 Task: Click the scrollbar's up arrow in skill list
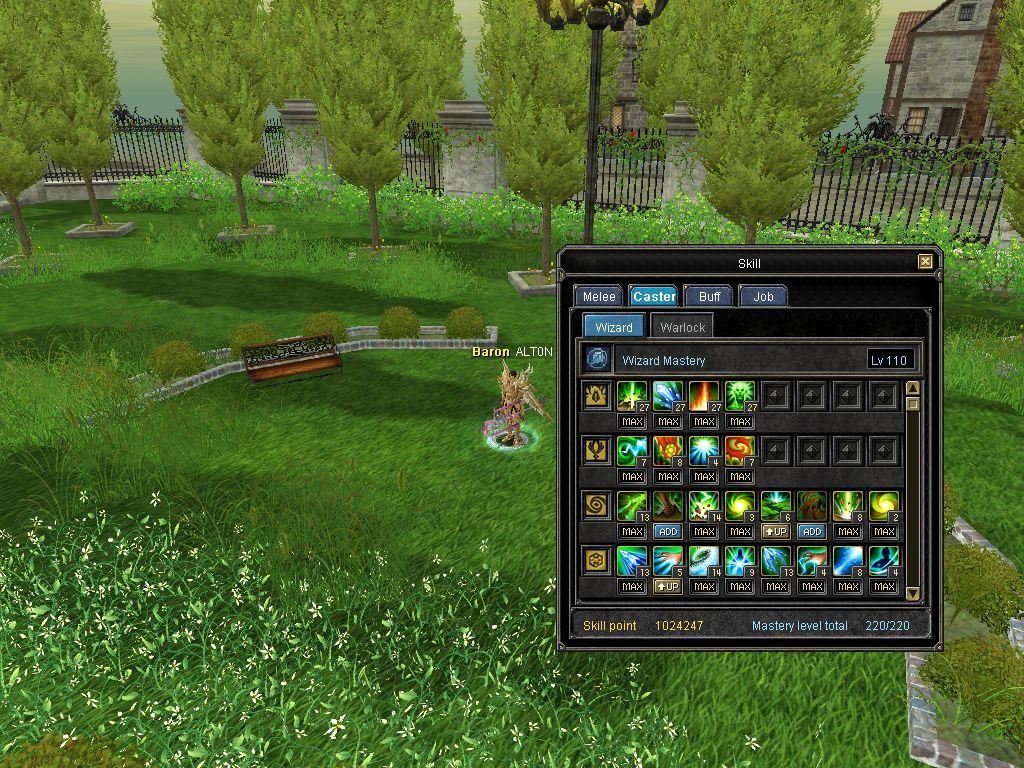[x=912, y=388]
